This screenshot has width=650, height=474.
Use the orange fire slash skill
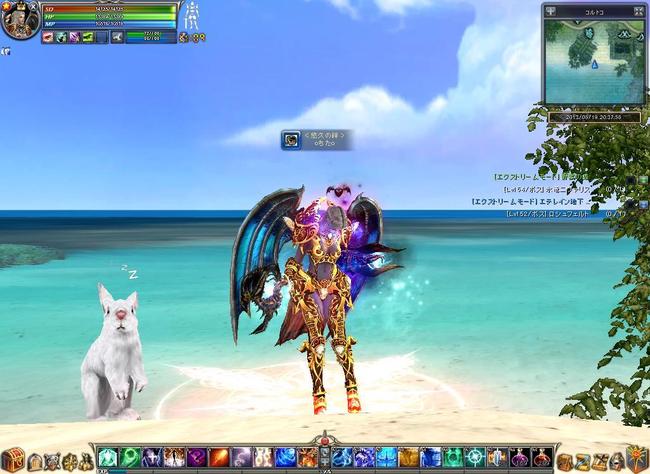pos(218,458)
